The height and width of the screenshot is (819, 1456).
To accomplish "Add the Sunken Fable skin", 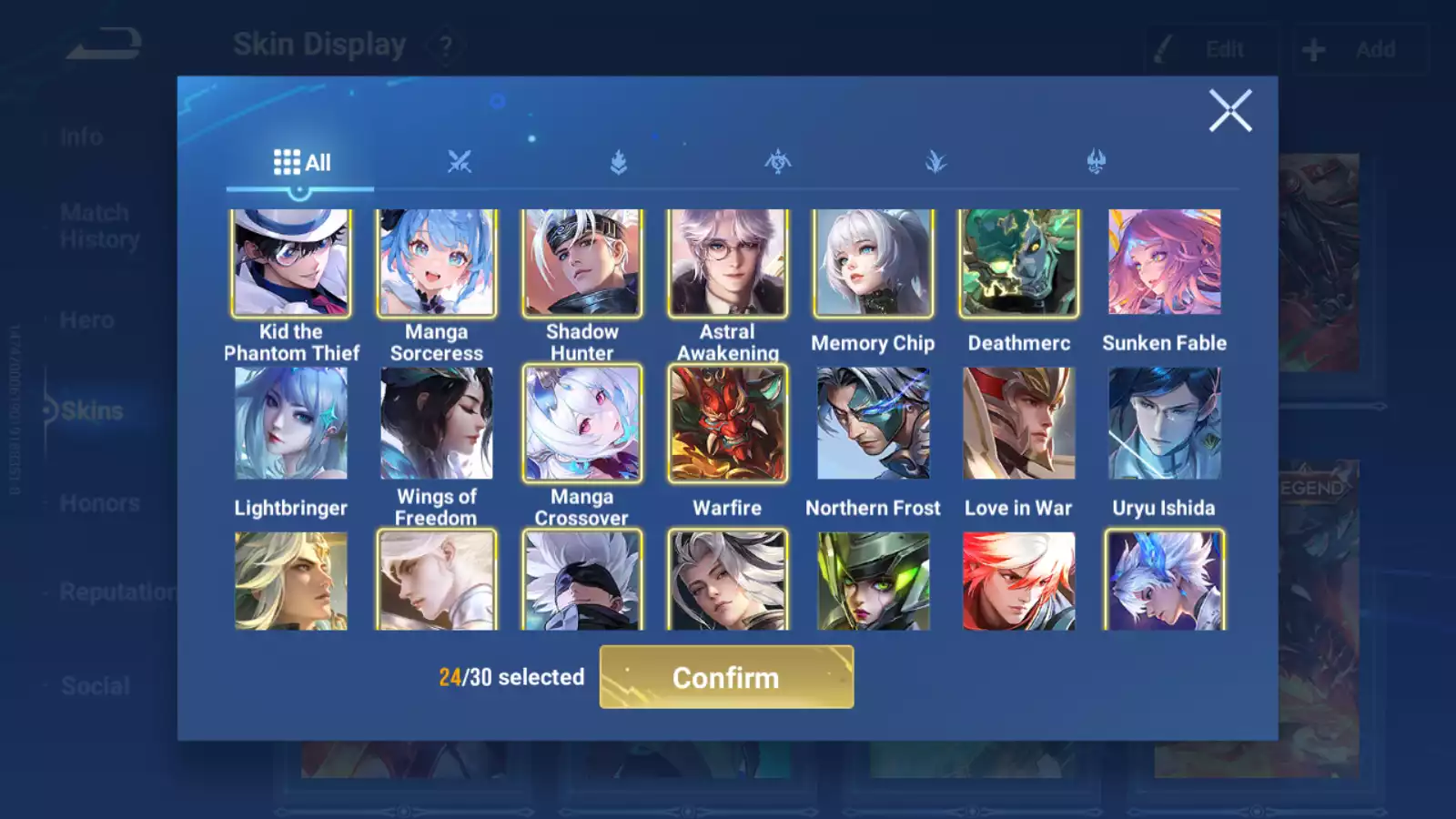I will (1165, 263).
